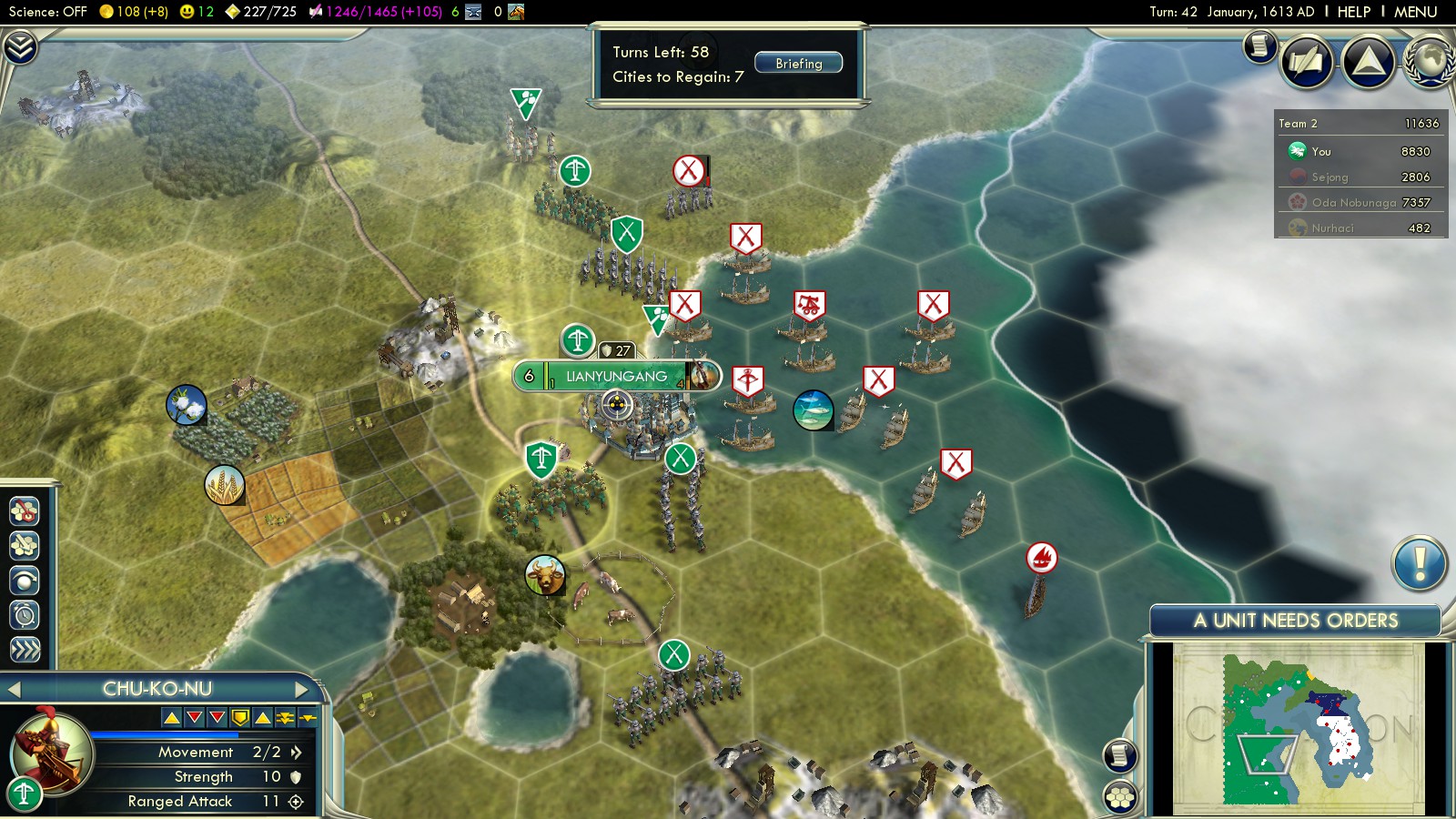Toggle hex grid map options button
Viewport: 1456px width, 819px height.
(1120, 797)
